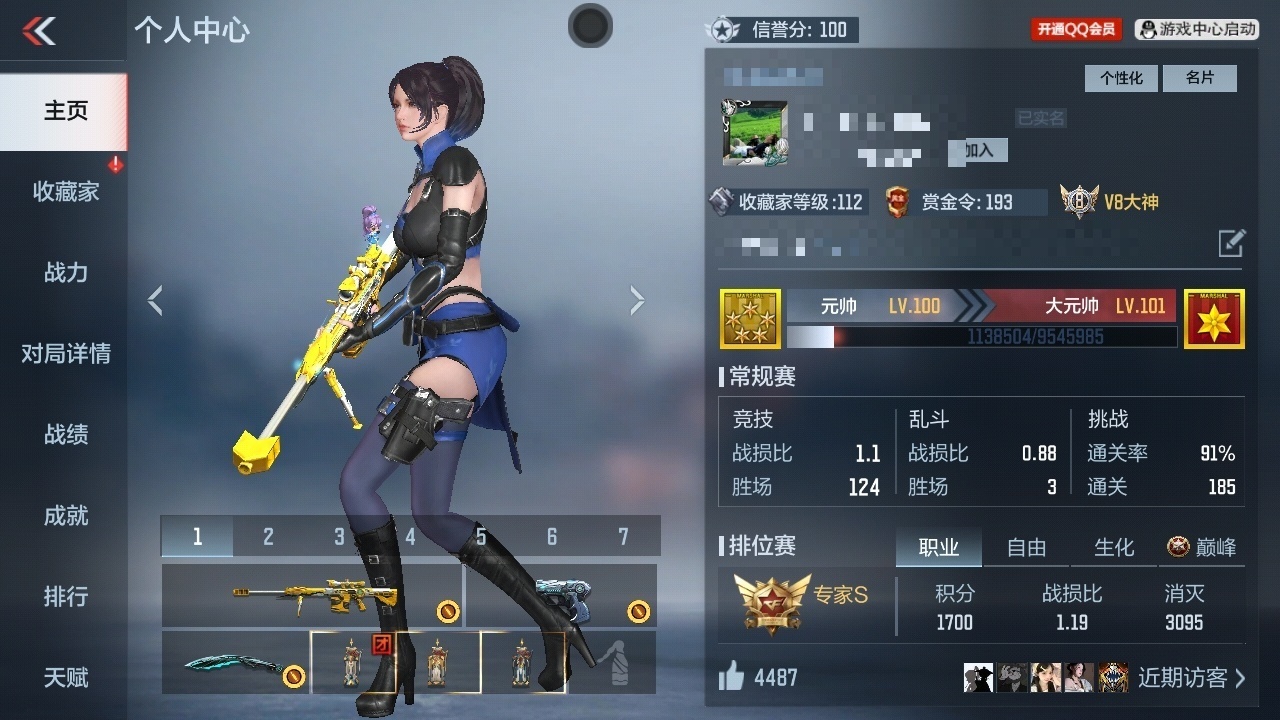The height and width of the screenshot is (720, 1280).
Task: Select the 巅峰 ranked tab
Action: tap(1202, 547)
